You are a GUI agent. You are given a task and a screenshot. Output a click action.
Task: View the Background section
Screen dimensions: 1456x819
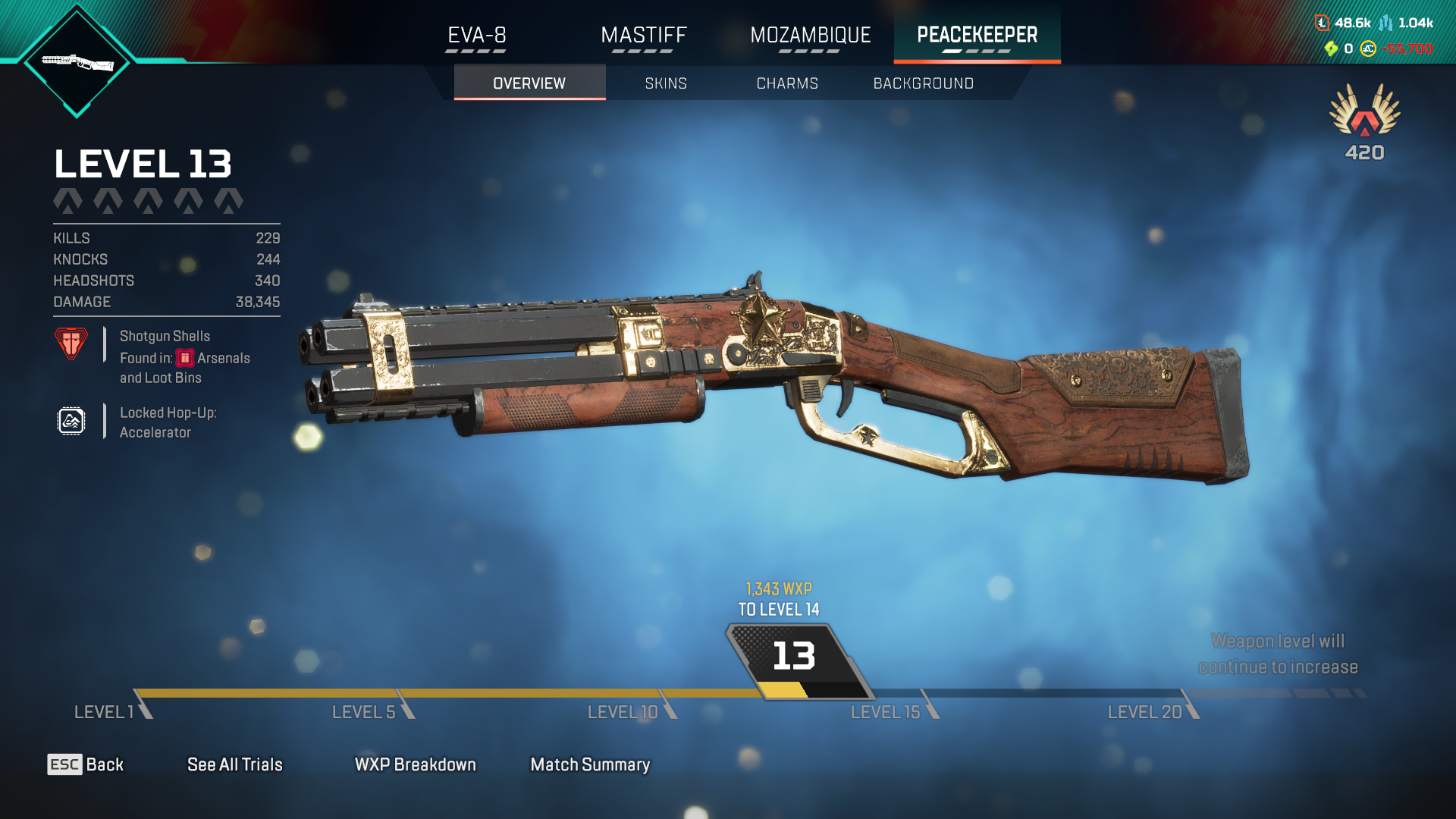(923, 83)
